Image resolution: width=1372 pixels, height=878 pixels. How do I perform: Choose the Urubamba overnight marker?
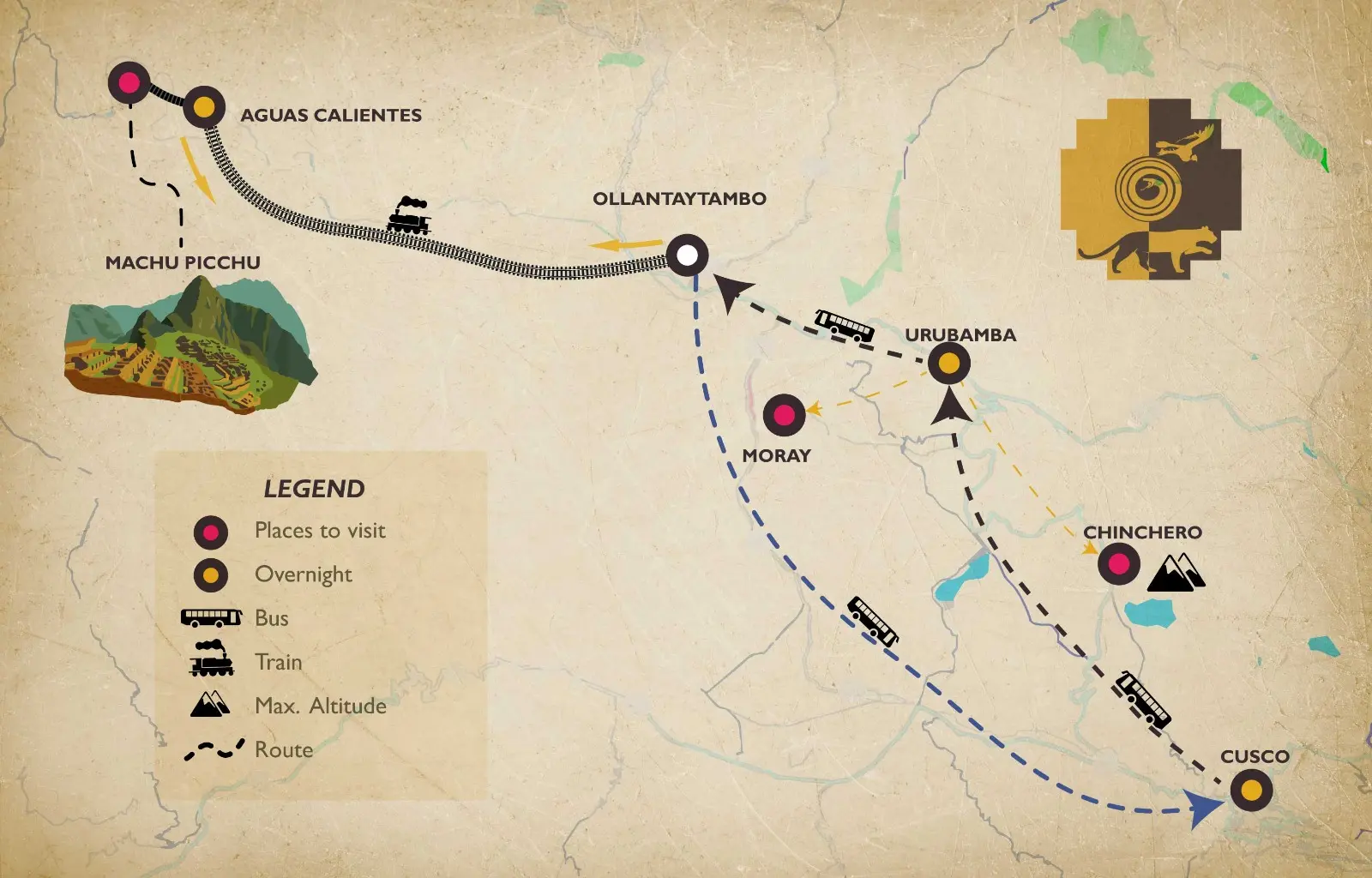[948, 364]
